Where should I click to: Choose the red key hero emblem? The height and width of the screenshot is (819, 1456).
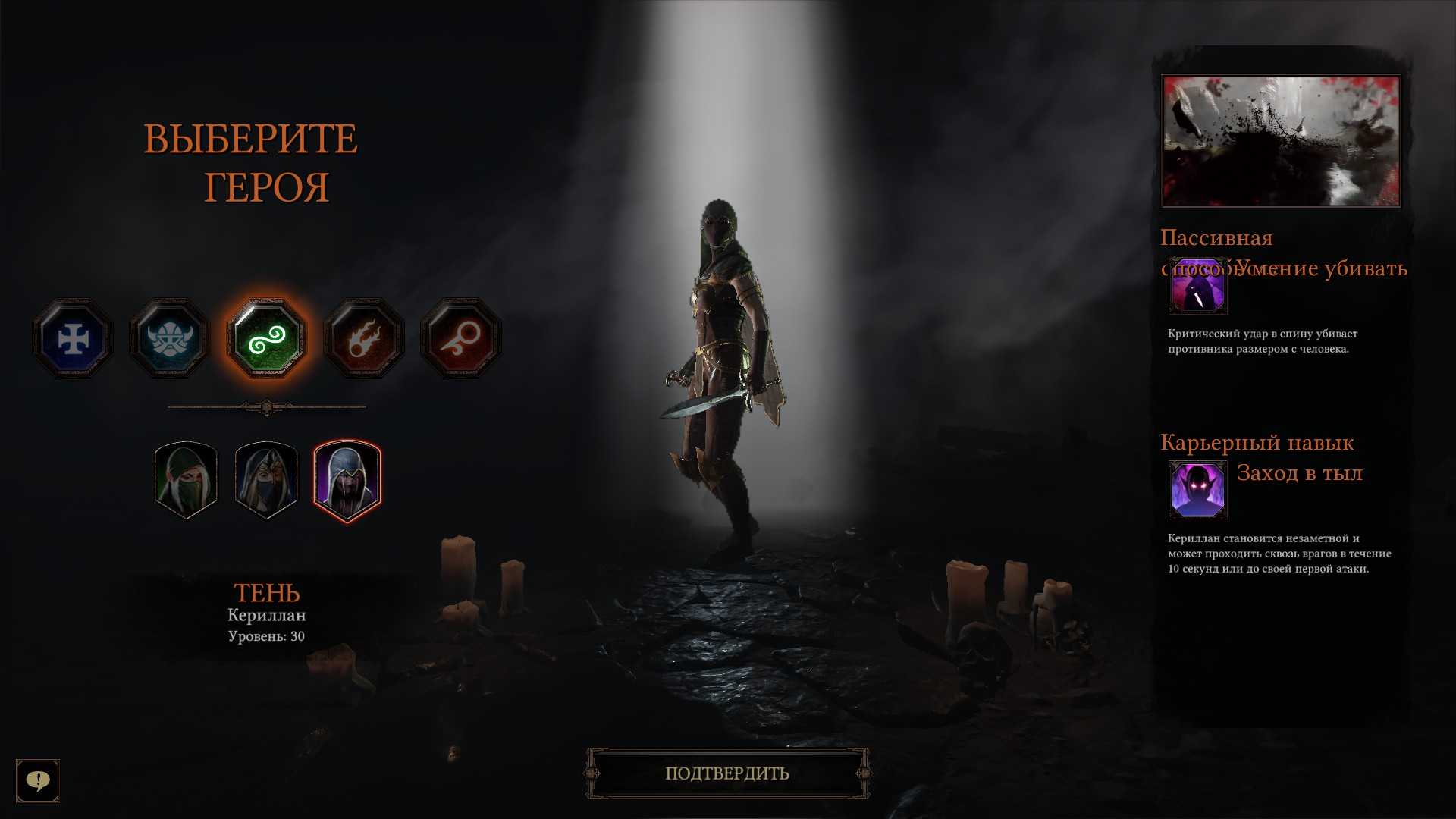460,338
